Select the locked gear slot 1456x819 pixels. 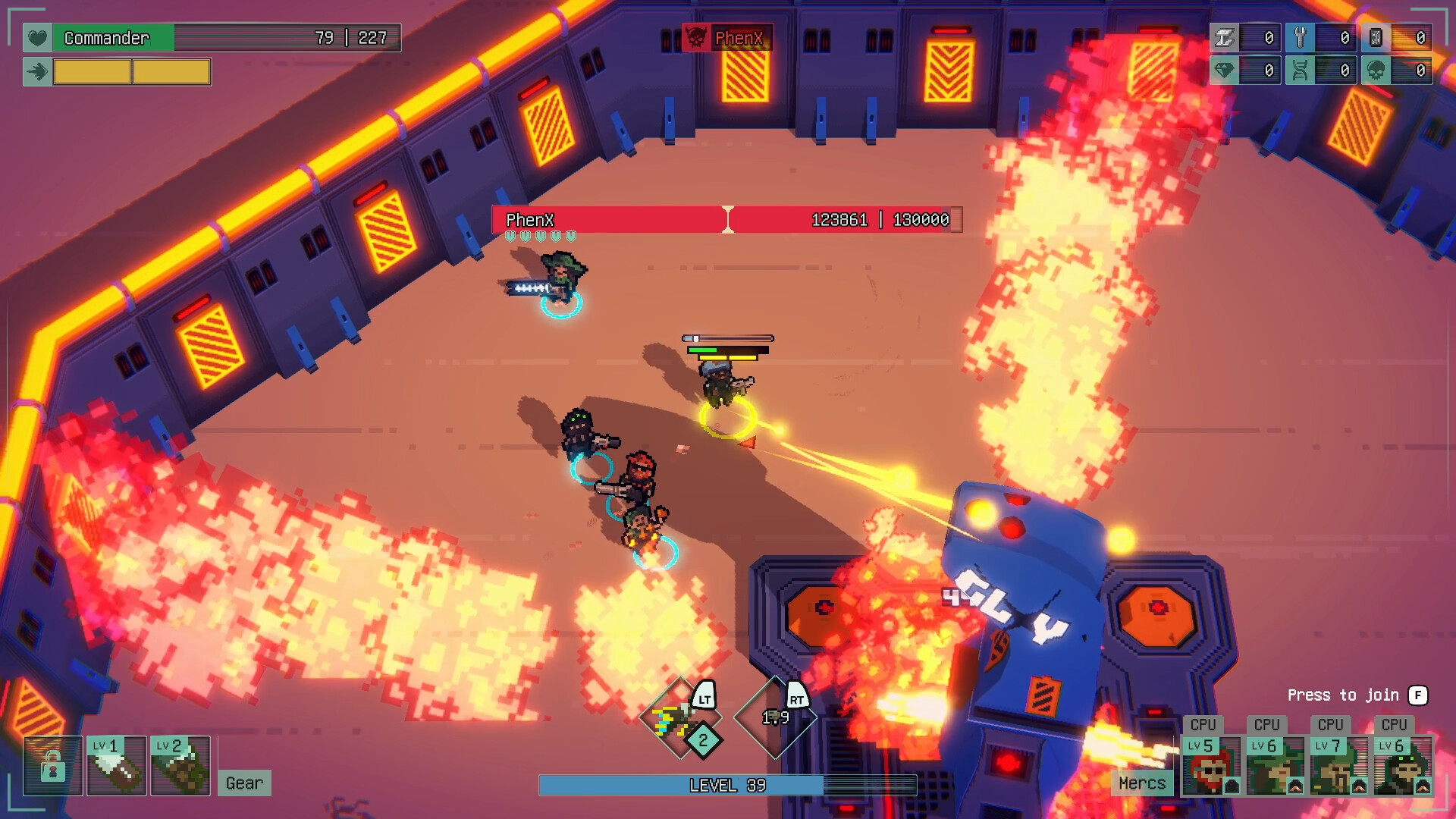pyautogui.click(x=52, y=766)
